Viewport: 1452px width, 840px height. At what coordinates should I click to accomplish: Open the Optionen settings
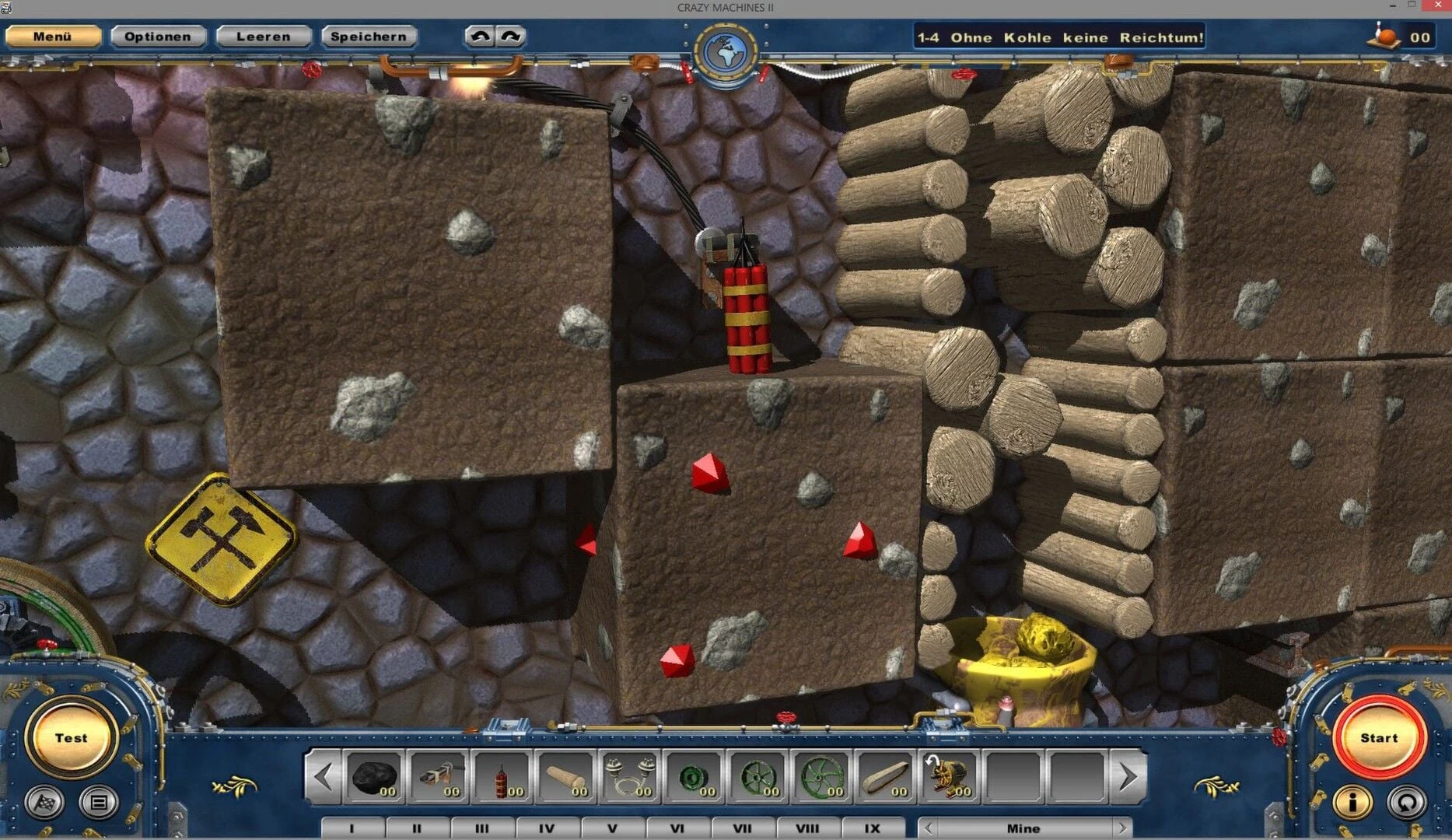click(x=158, y=37)
